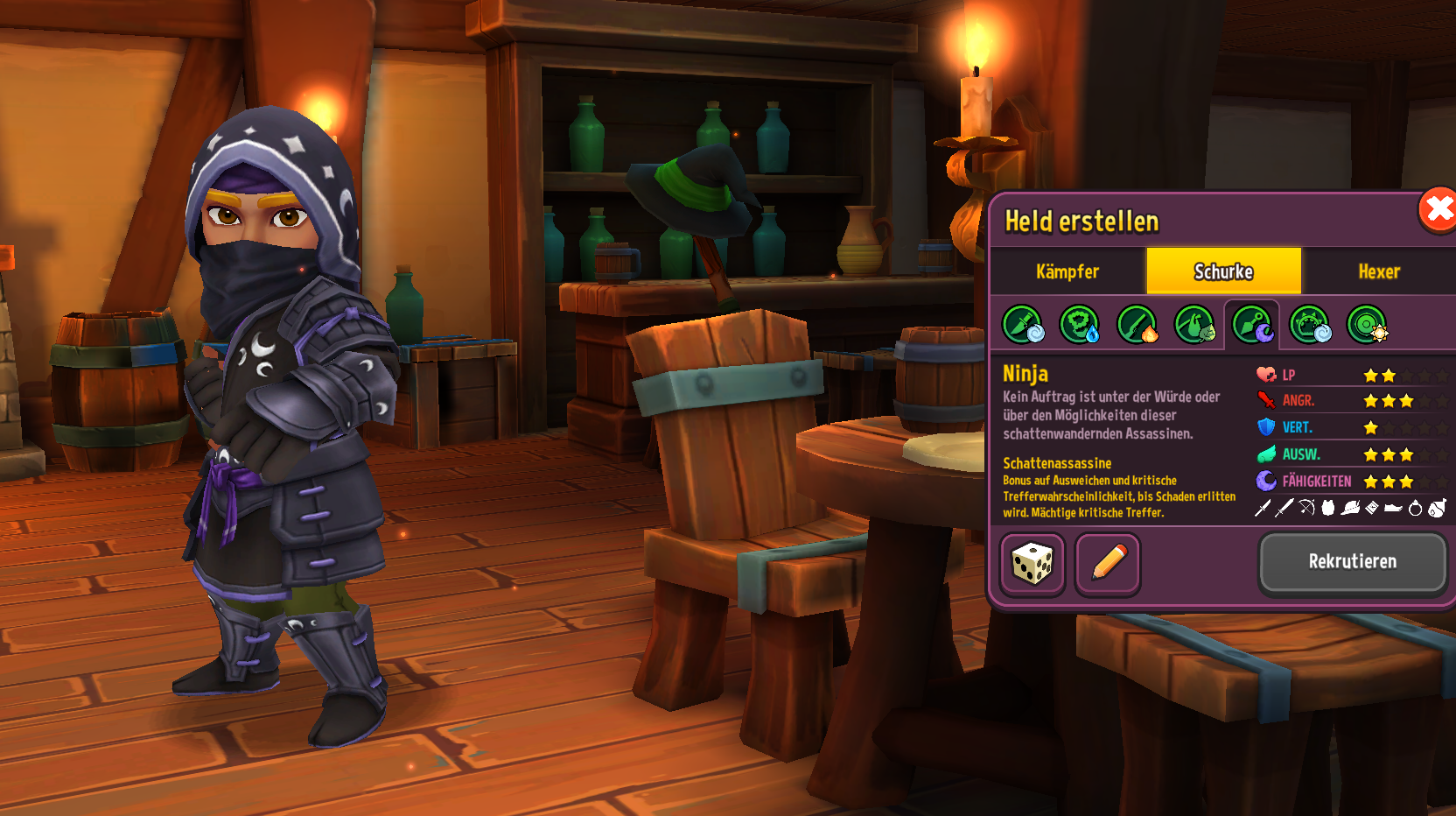Click the Rekrutieren button
This screenshot has height=816, width=1456.
tap(1352, 561)
